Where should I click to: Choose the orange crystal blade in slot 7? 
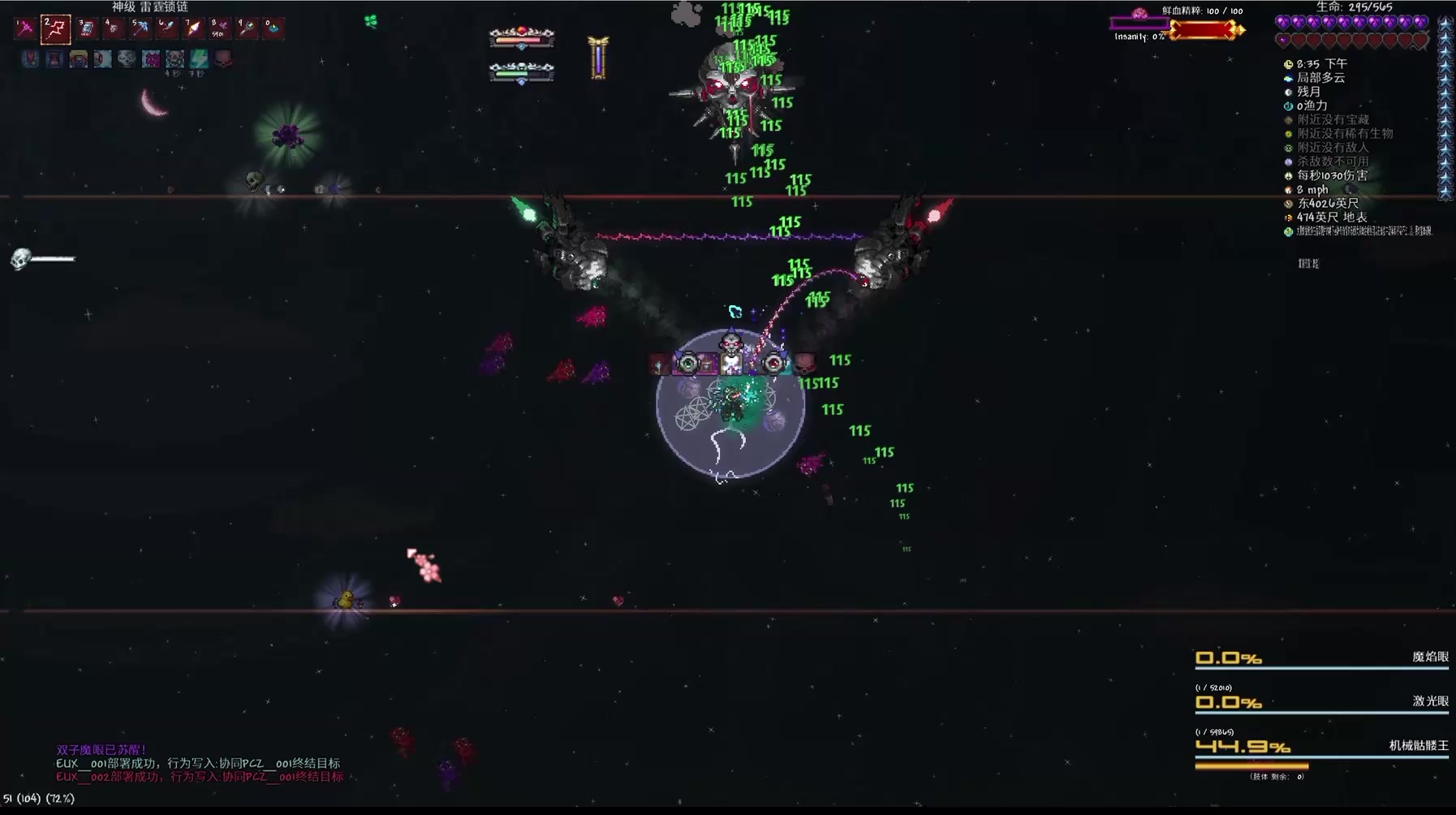(x=193, y=28)
